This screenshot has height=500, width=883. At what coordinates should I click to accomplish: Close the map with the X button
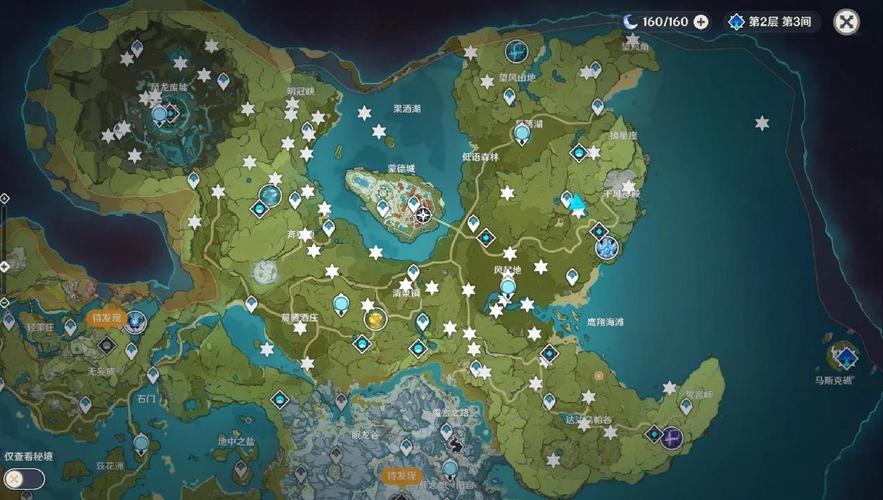(x=846, y=22)
